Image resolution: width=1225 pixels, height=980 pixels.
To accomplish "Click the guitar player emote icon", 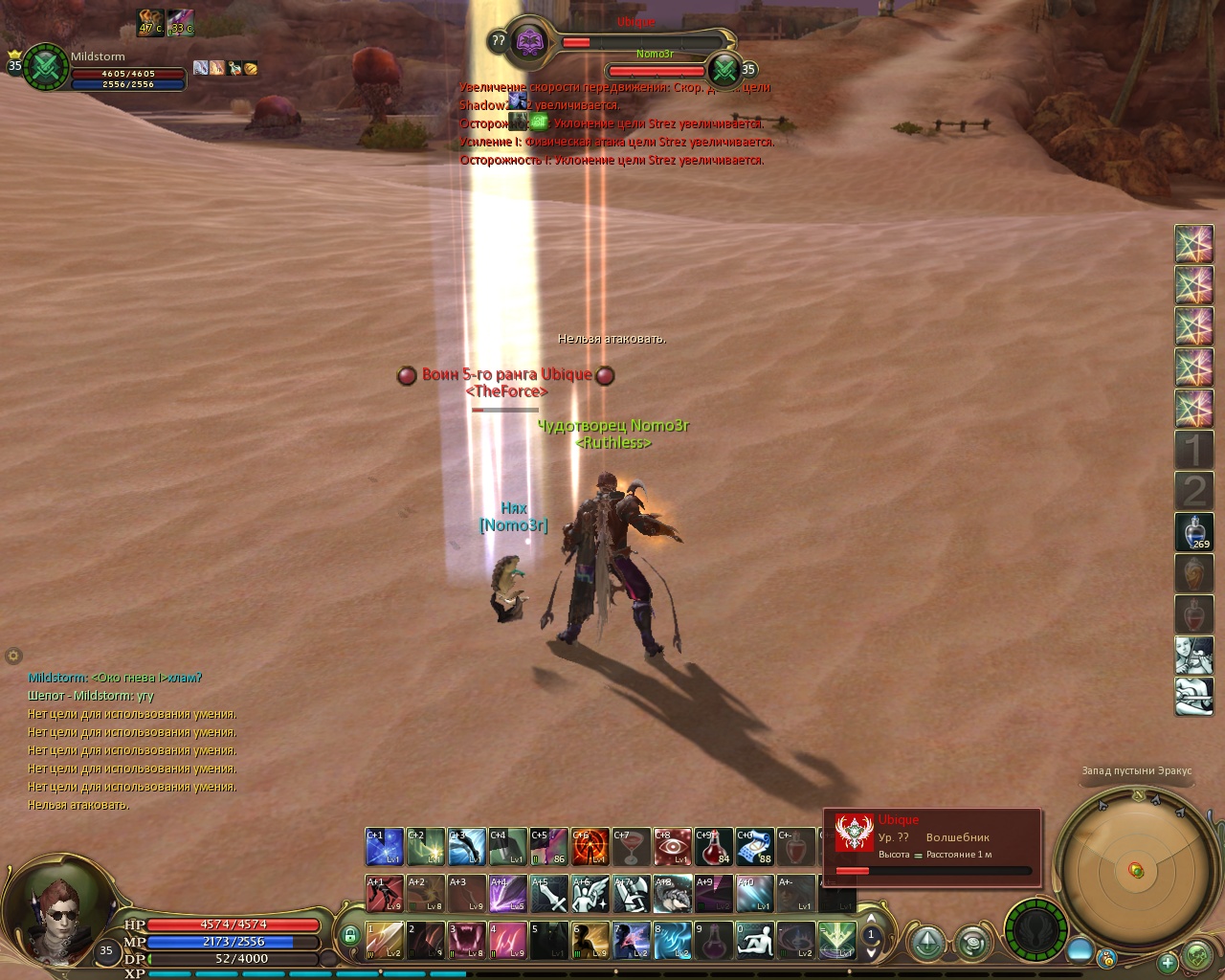I will tap(1193, 697).
